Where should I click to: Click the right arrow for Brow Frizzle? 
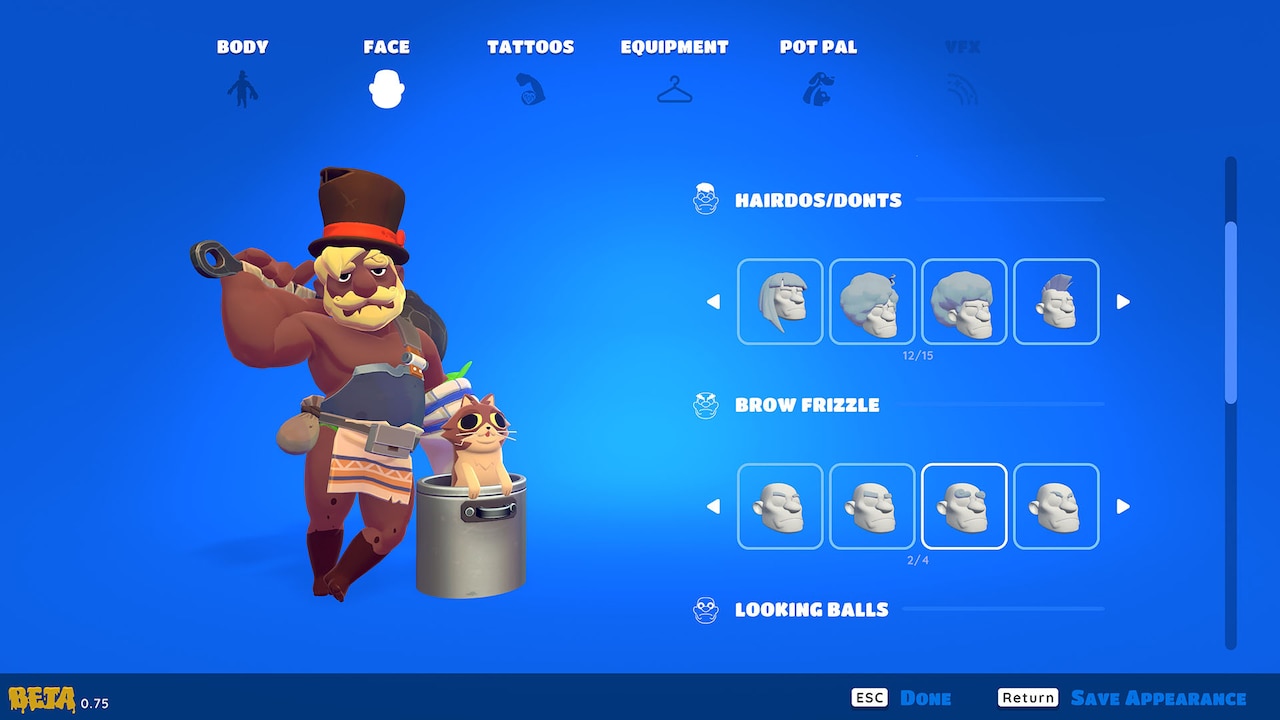click(1123, 506)
